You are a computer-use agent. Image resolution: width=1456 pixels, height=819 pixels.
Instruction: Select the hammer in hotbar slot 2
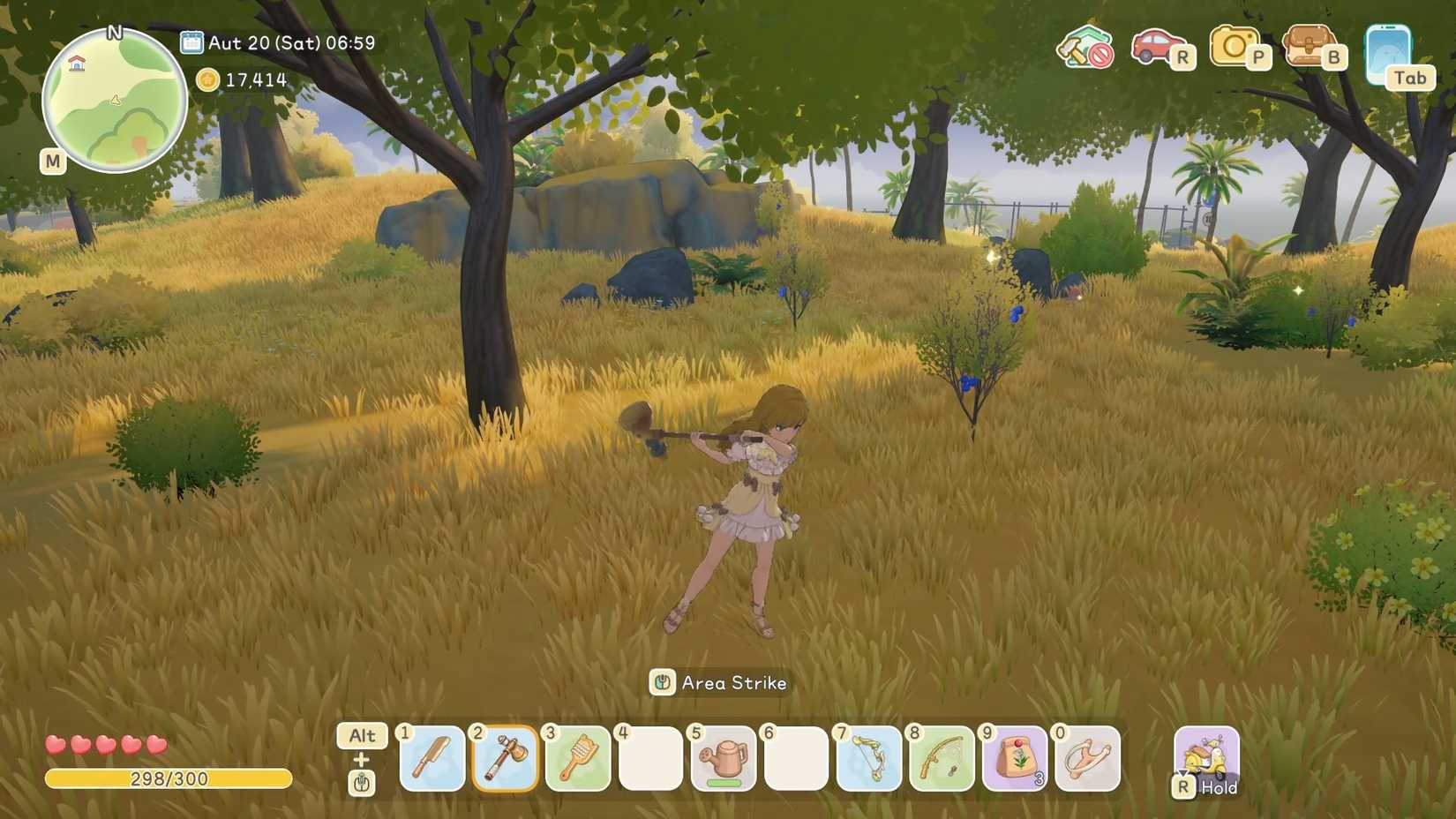click(505, 760)
